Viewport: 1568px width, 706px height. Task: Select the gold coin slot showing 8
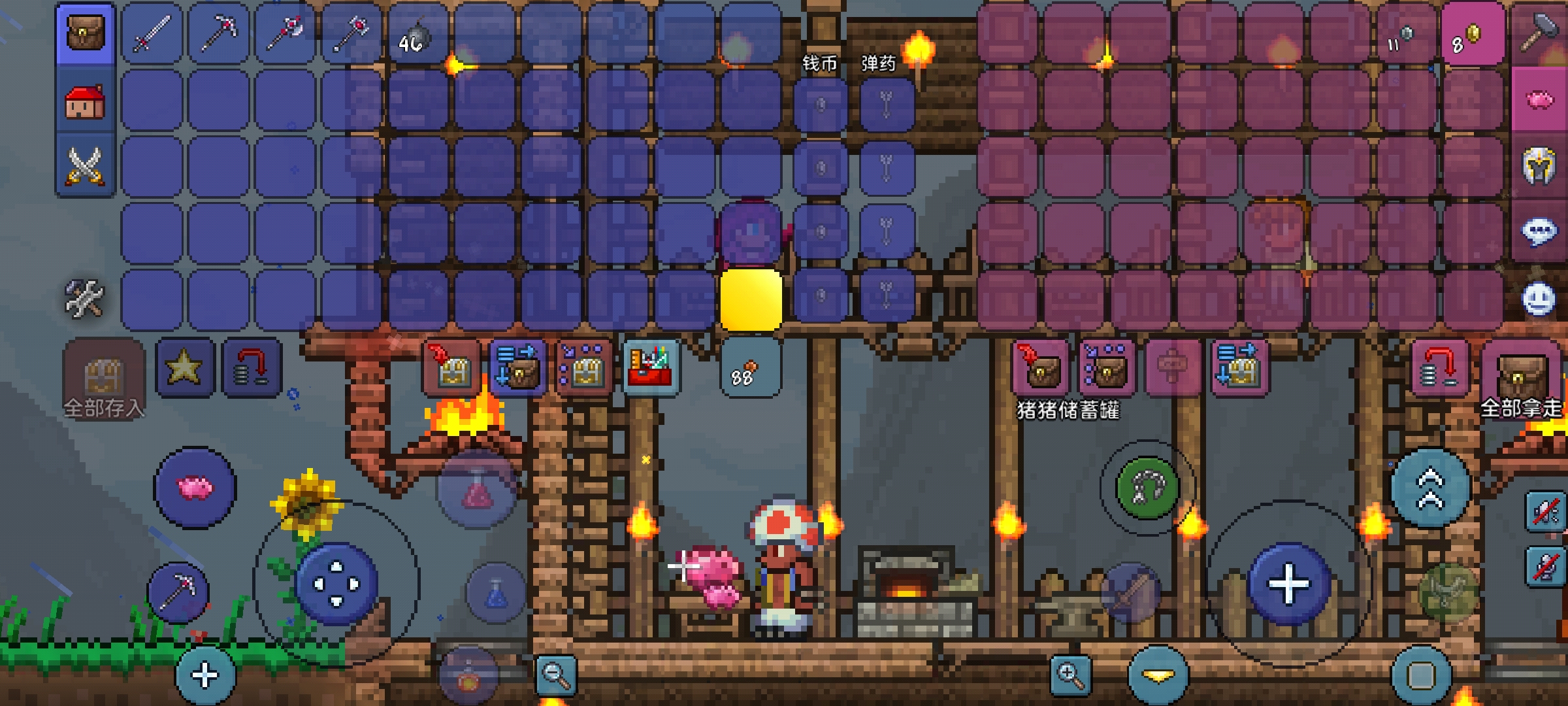(x=1471, y=35)
